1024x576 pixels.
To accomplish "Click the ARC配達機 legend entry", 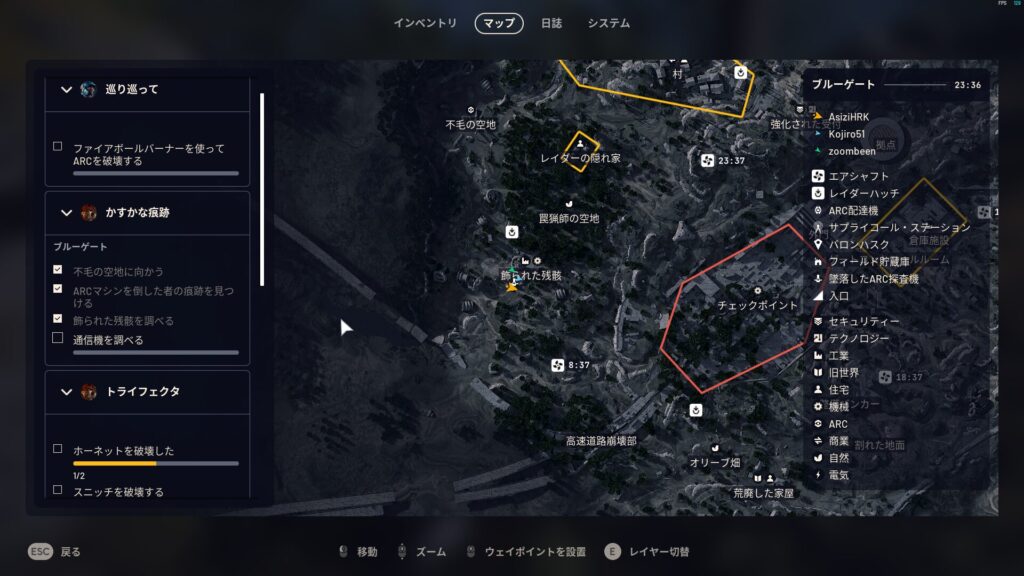I will (852, 210).
